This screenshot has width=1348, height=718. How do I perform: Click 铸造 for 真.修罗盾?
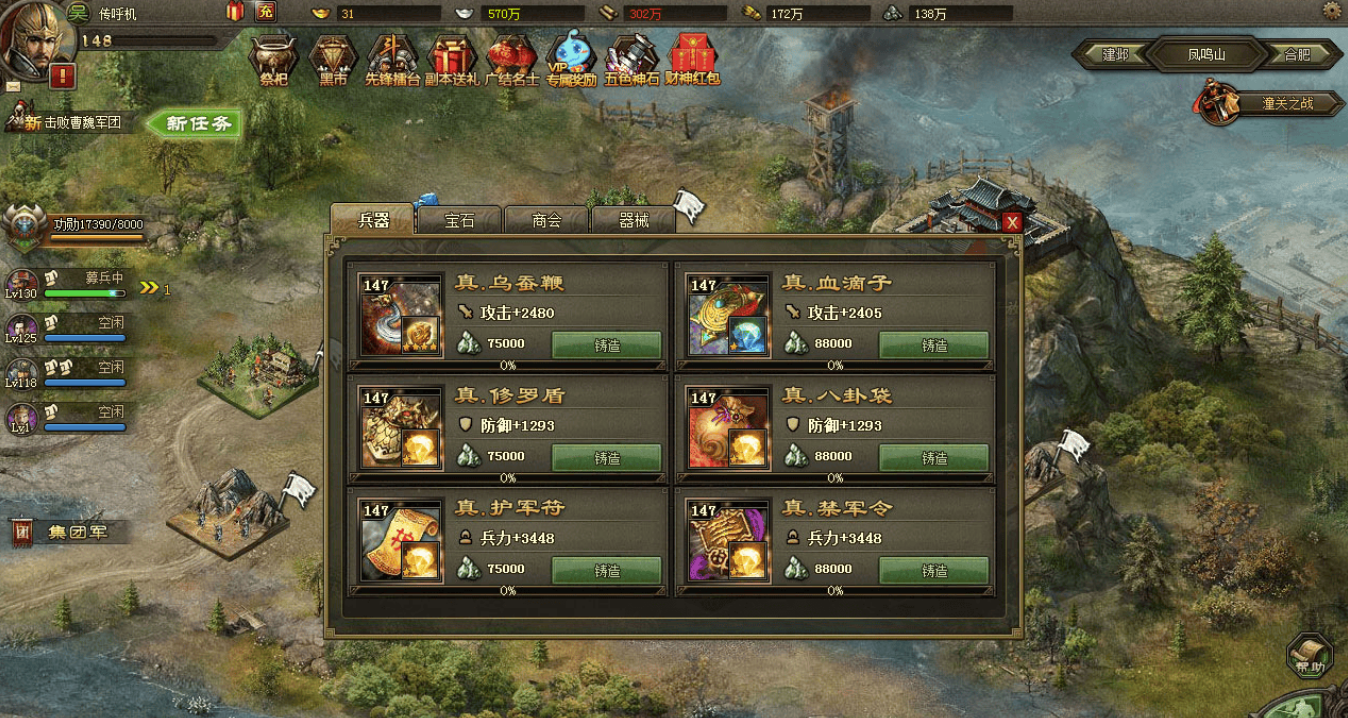point(607,458)
